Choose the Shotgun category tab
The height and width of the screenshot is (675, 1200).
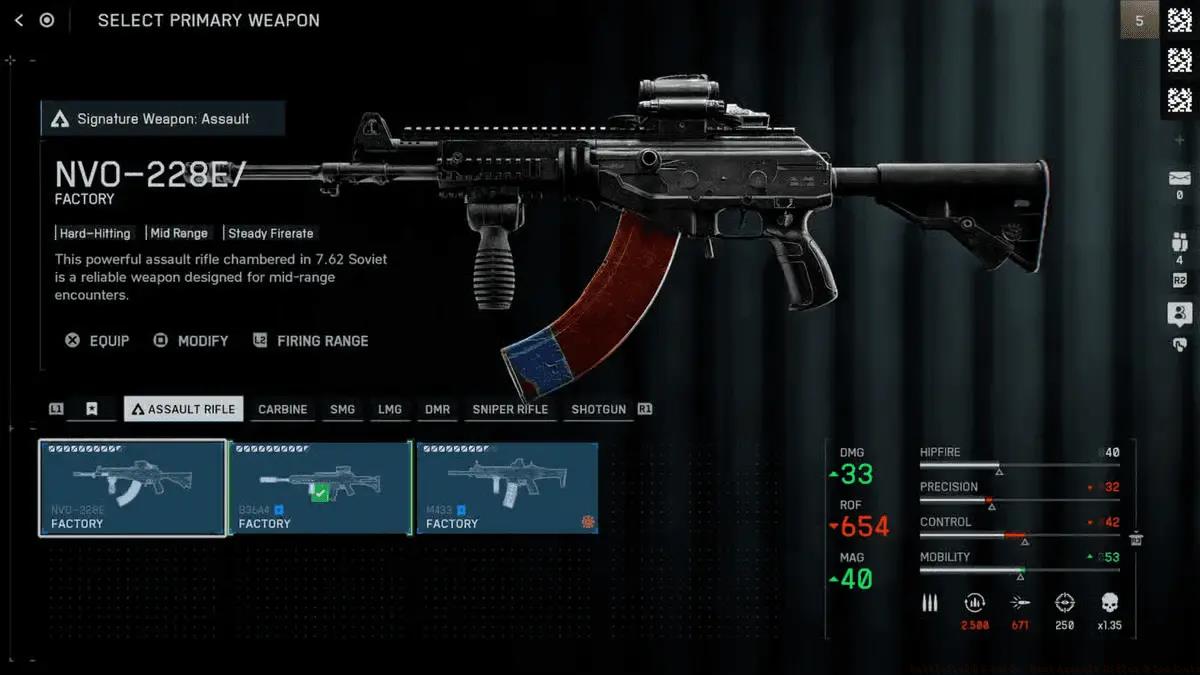pos(598,409)
